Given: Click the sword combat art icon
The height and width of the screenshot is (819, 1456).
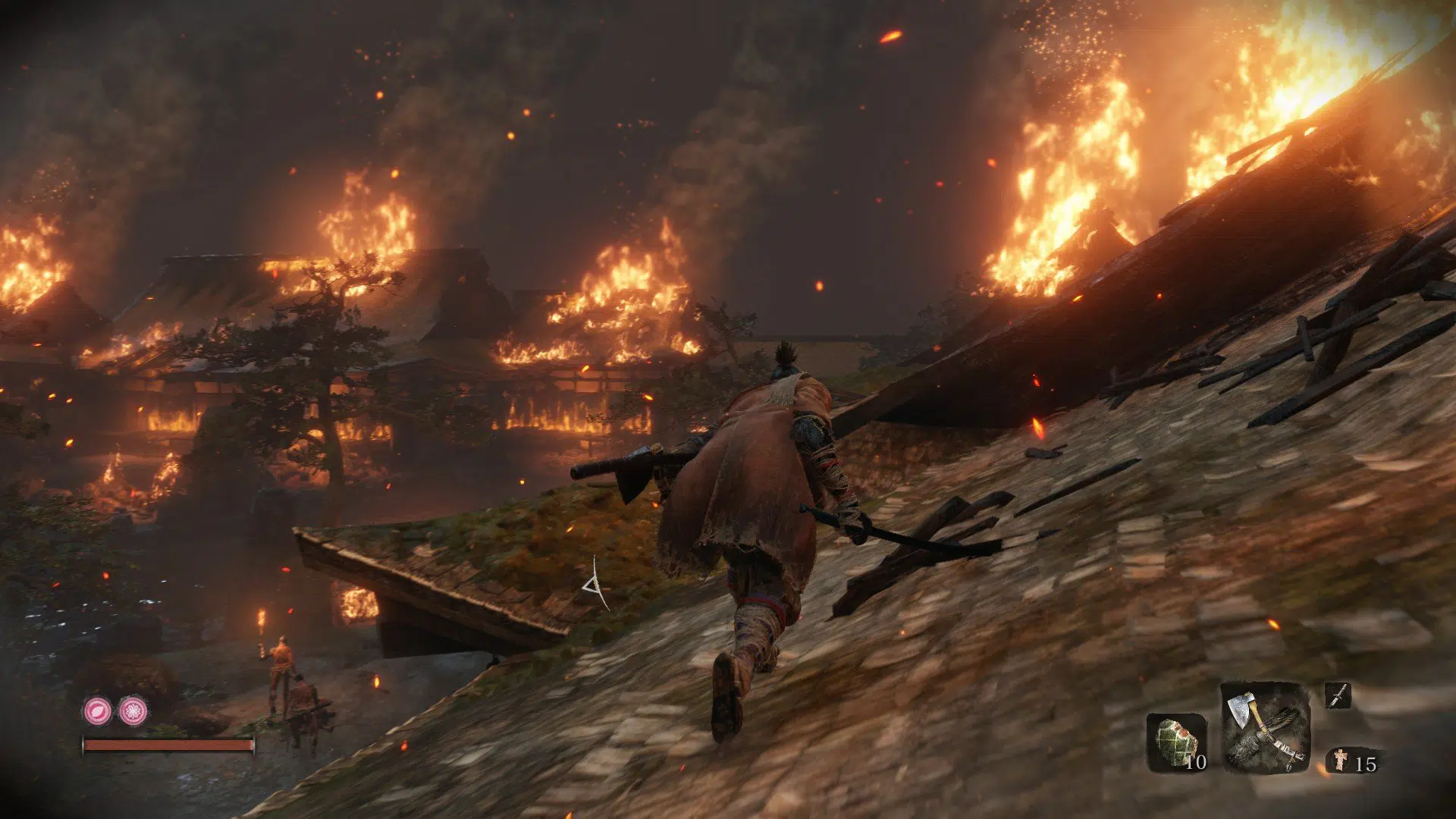Looking at the screenshot, I should (x=1338, y=695).
